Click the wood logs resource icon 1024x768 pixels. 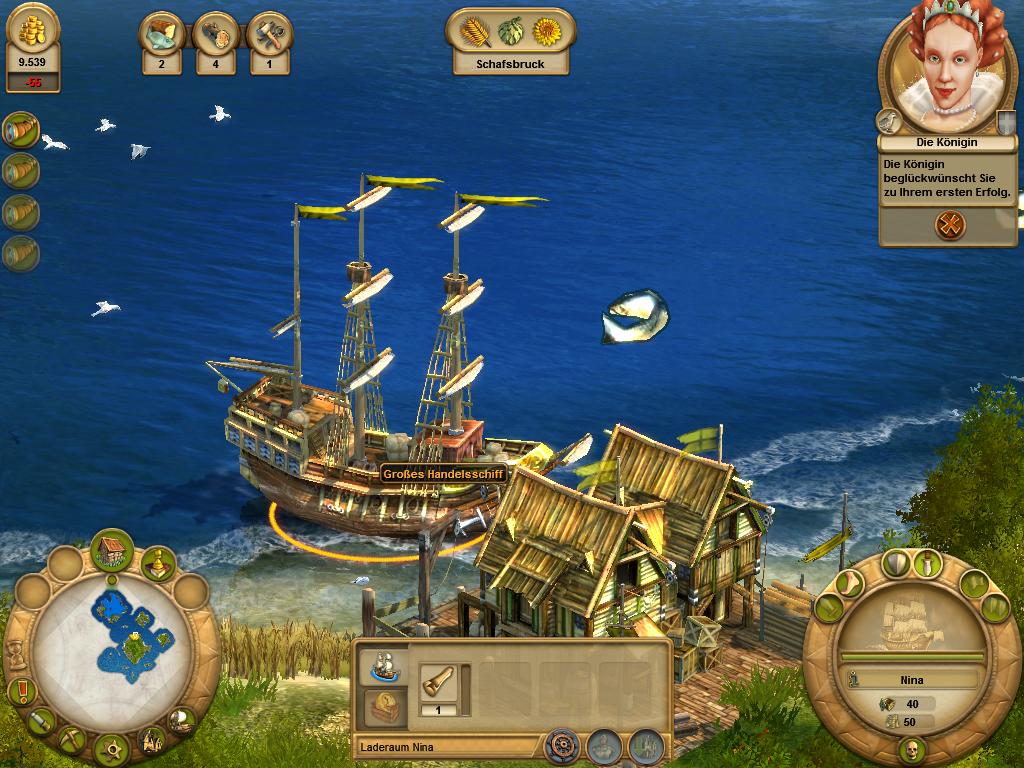215,36
